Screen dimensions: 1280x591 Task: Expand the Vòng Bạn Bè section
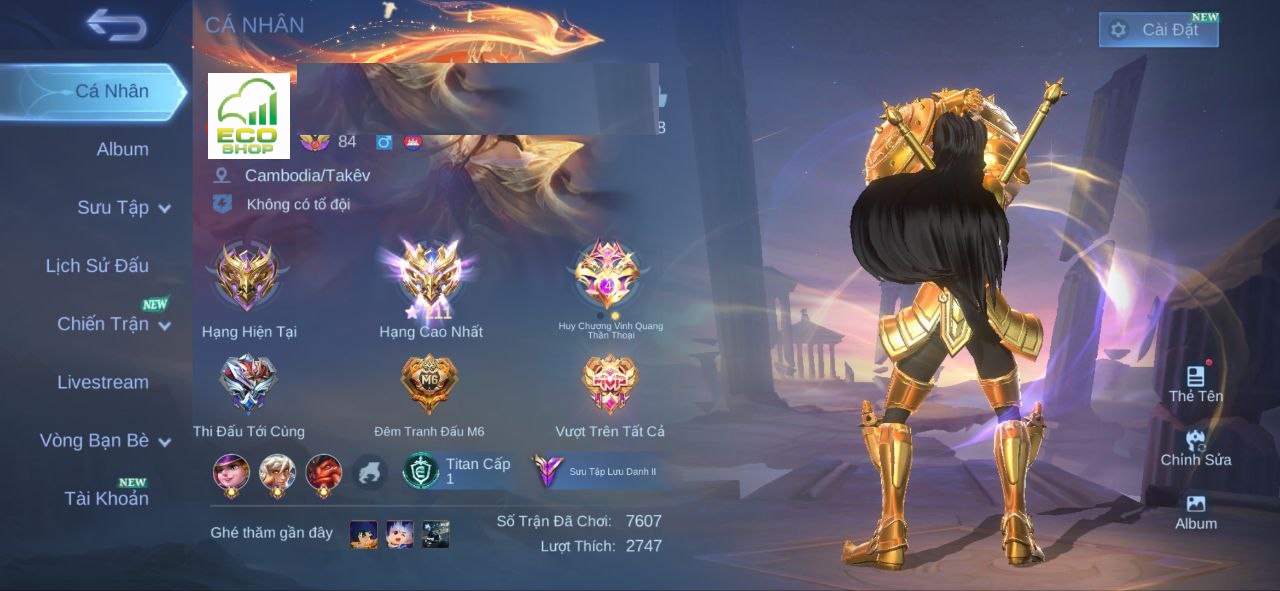click(x=104, y=441)
